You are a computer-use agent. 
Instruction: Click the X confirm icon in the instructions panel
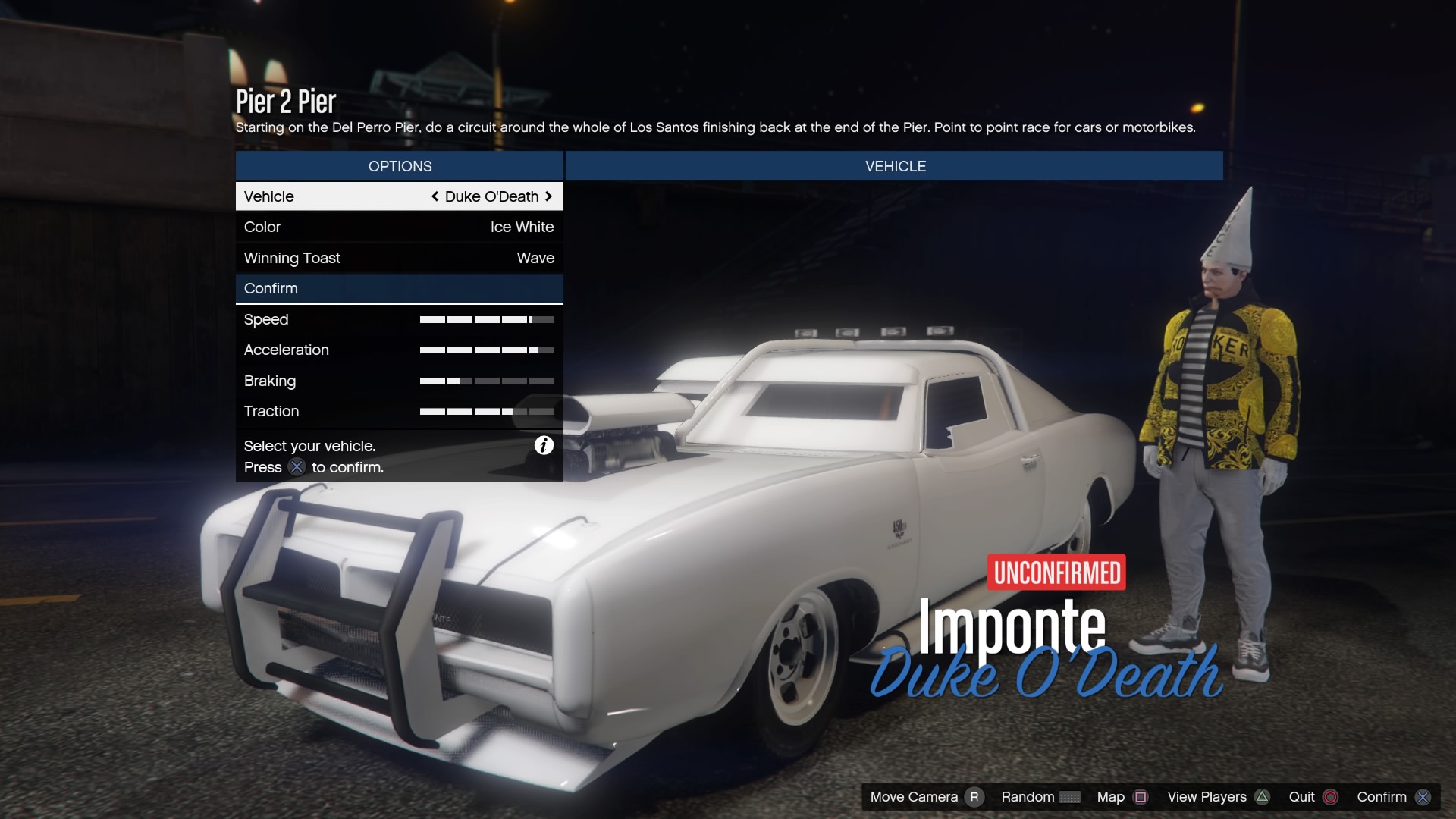(x=297, y=468)
